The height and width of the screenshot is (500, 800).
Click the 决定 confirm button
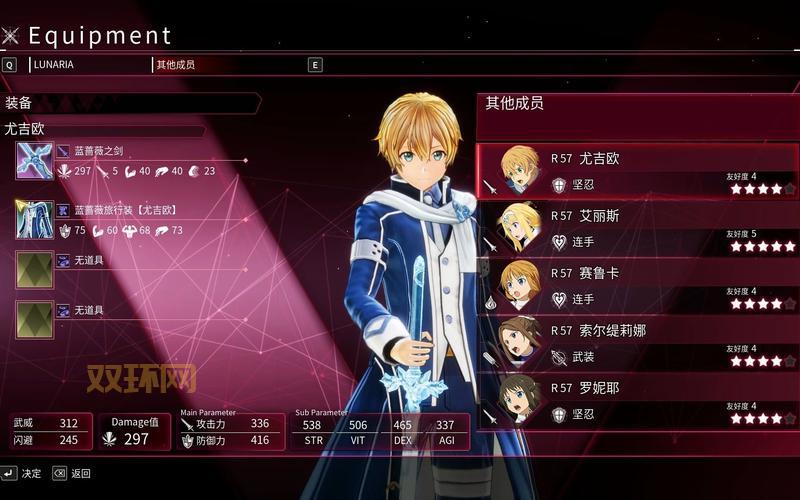pyautogui.click(x=22, y=473)
